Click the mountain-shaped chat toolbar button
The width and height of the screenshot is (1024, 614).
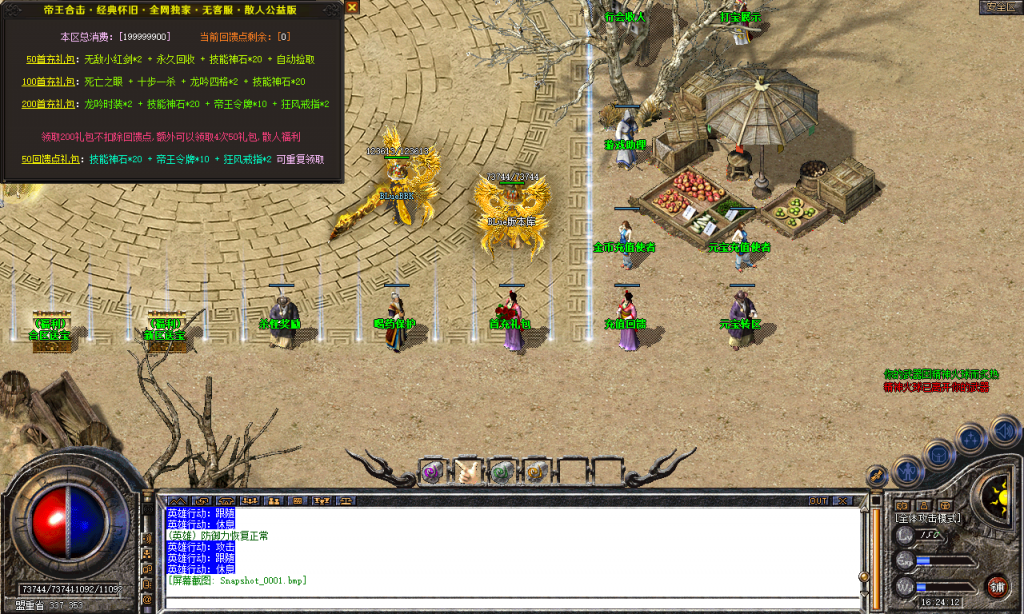coord(177,500)
